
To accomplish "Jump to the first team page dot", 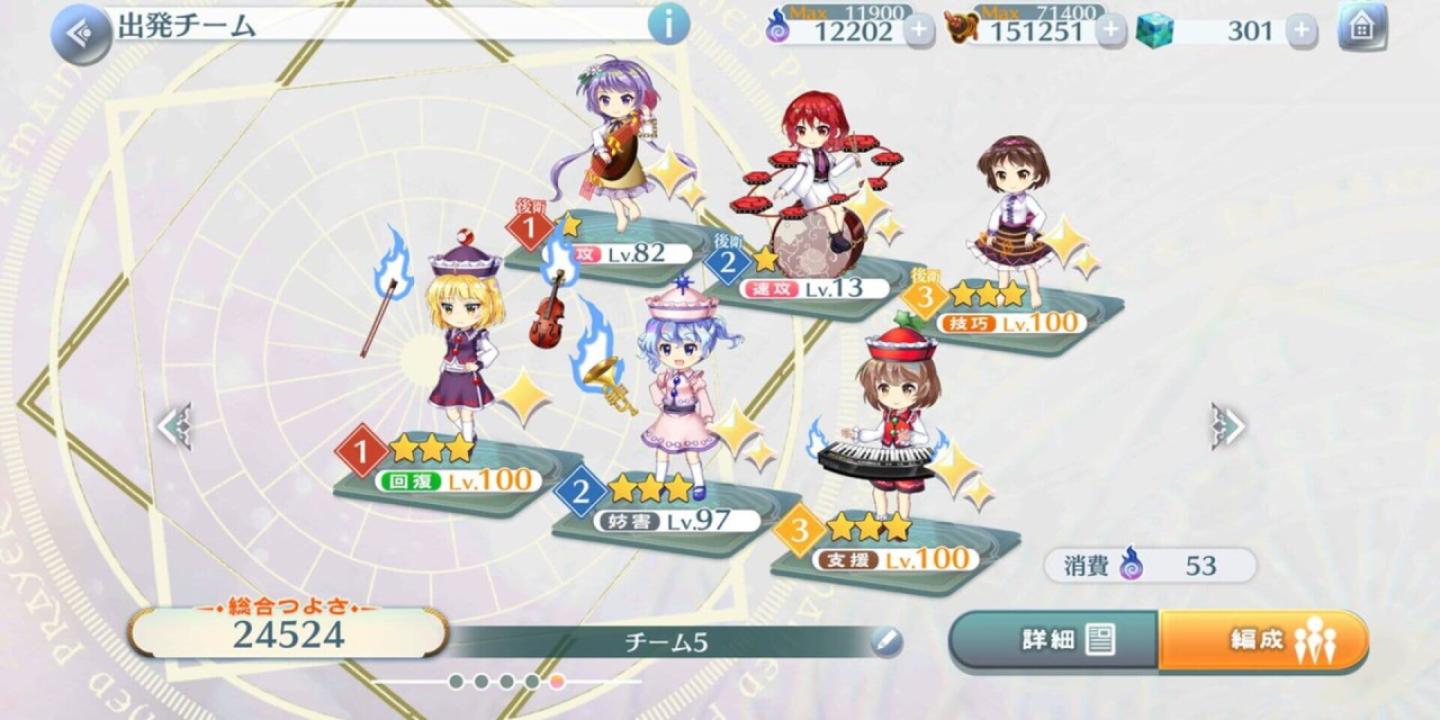I will click(456, 682).
